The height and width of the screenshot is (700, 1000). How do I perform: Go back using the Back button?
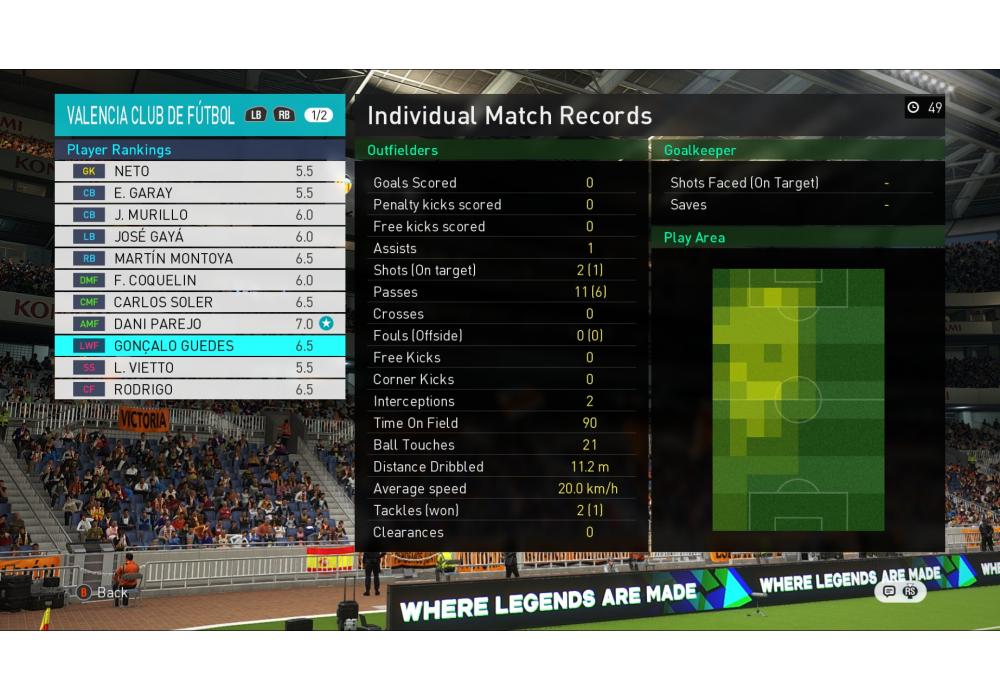coord(103,592)
